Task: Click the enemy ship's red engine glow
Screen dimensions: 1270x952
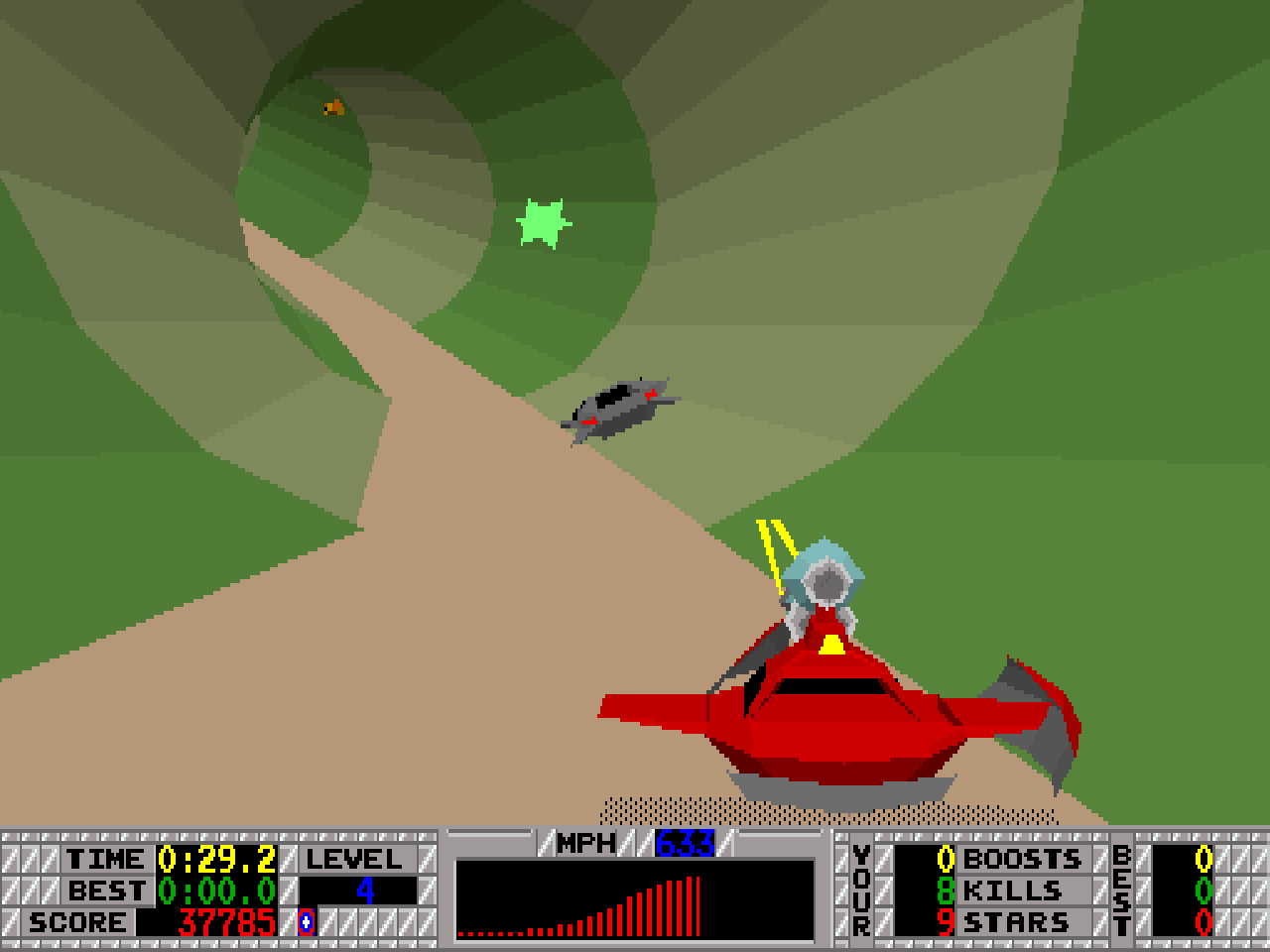Action: point(650,394)
